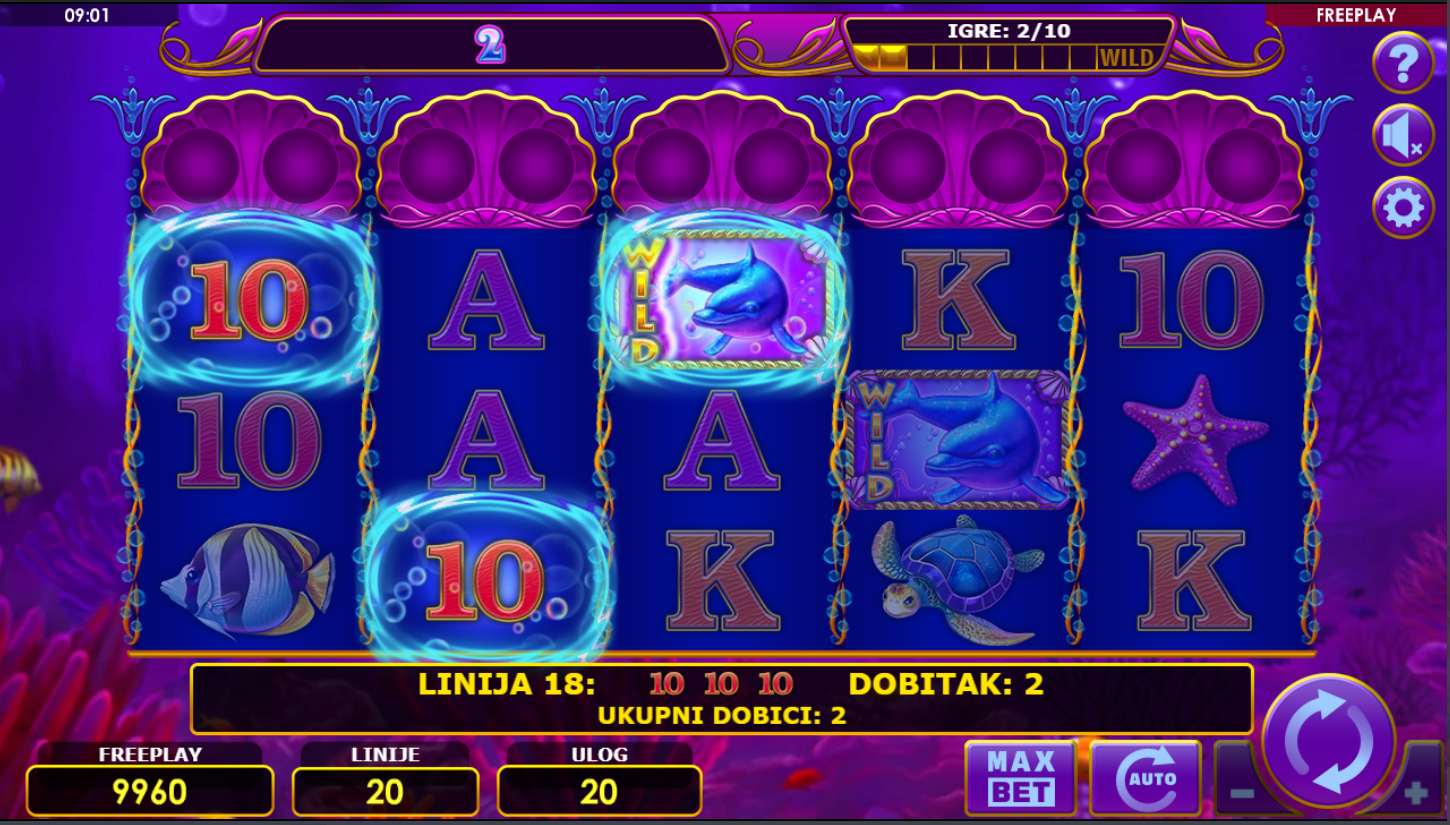Decrease the bet with the minus button

click(1241, 793)
